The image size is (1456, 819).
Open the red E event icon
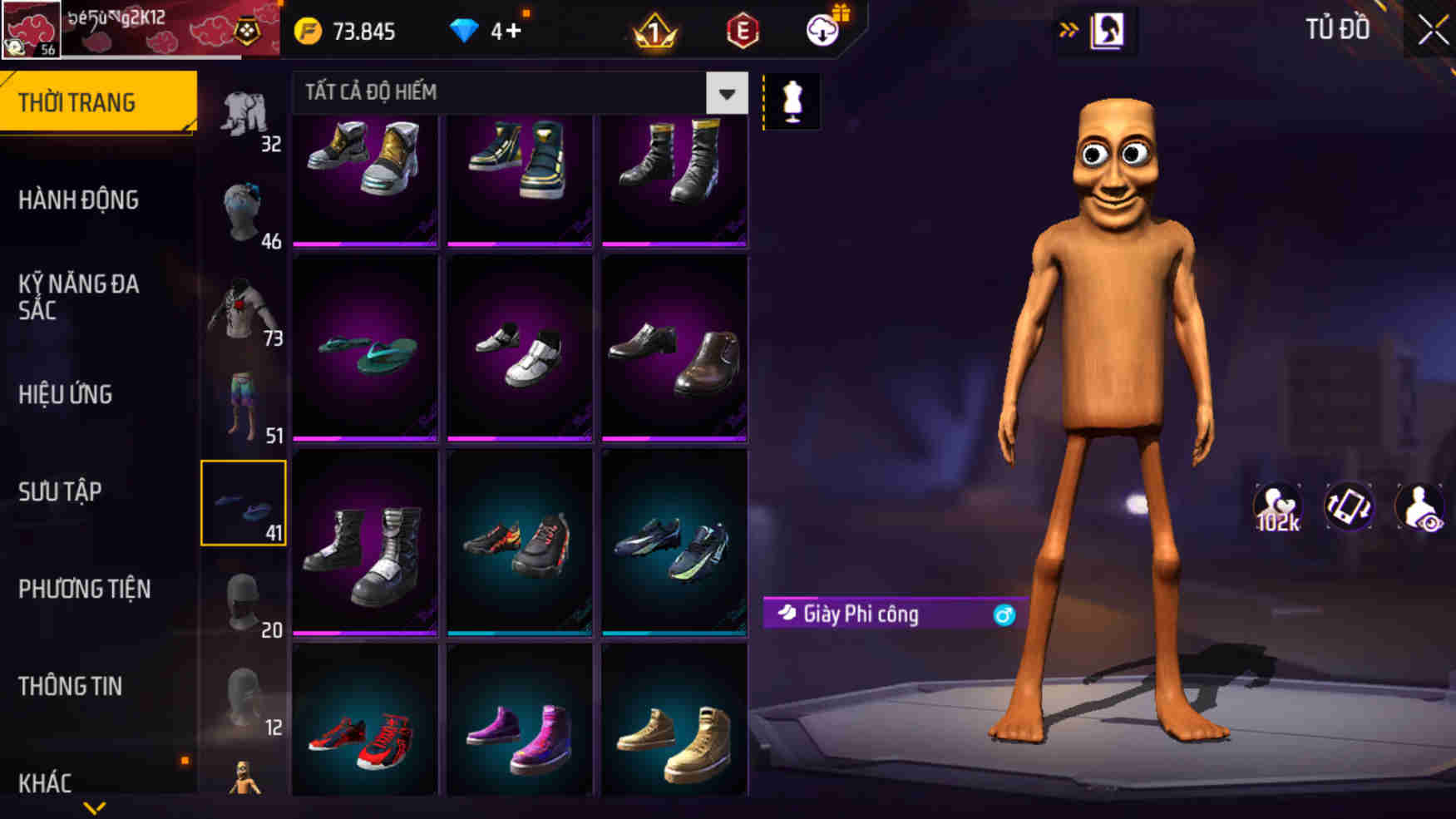743,32
